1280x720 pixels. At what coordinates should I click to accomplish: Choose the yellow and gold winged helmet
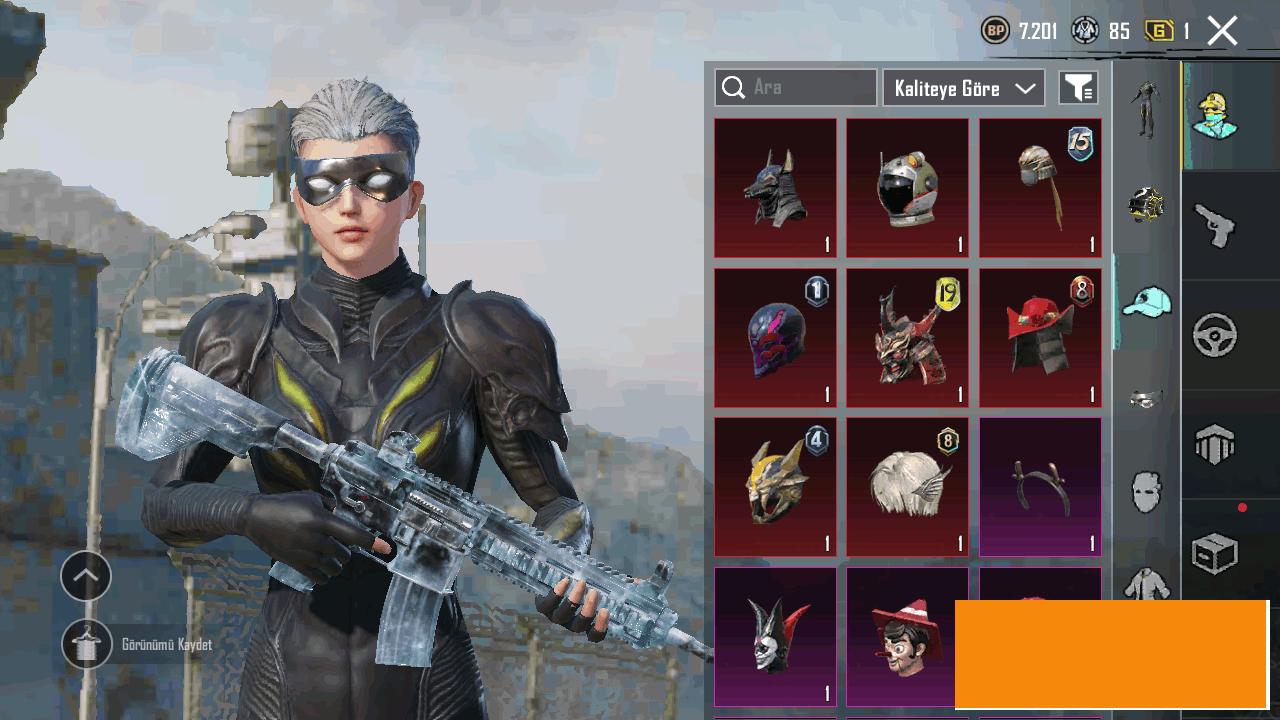775,487
